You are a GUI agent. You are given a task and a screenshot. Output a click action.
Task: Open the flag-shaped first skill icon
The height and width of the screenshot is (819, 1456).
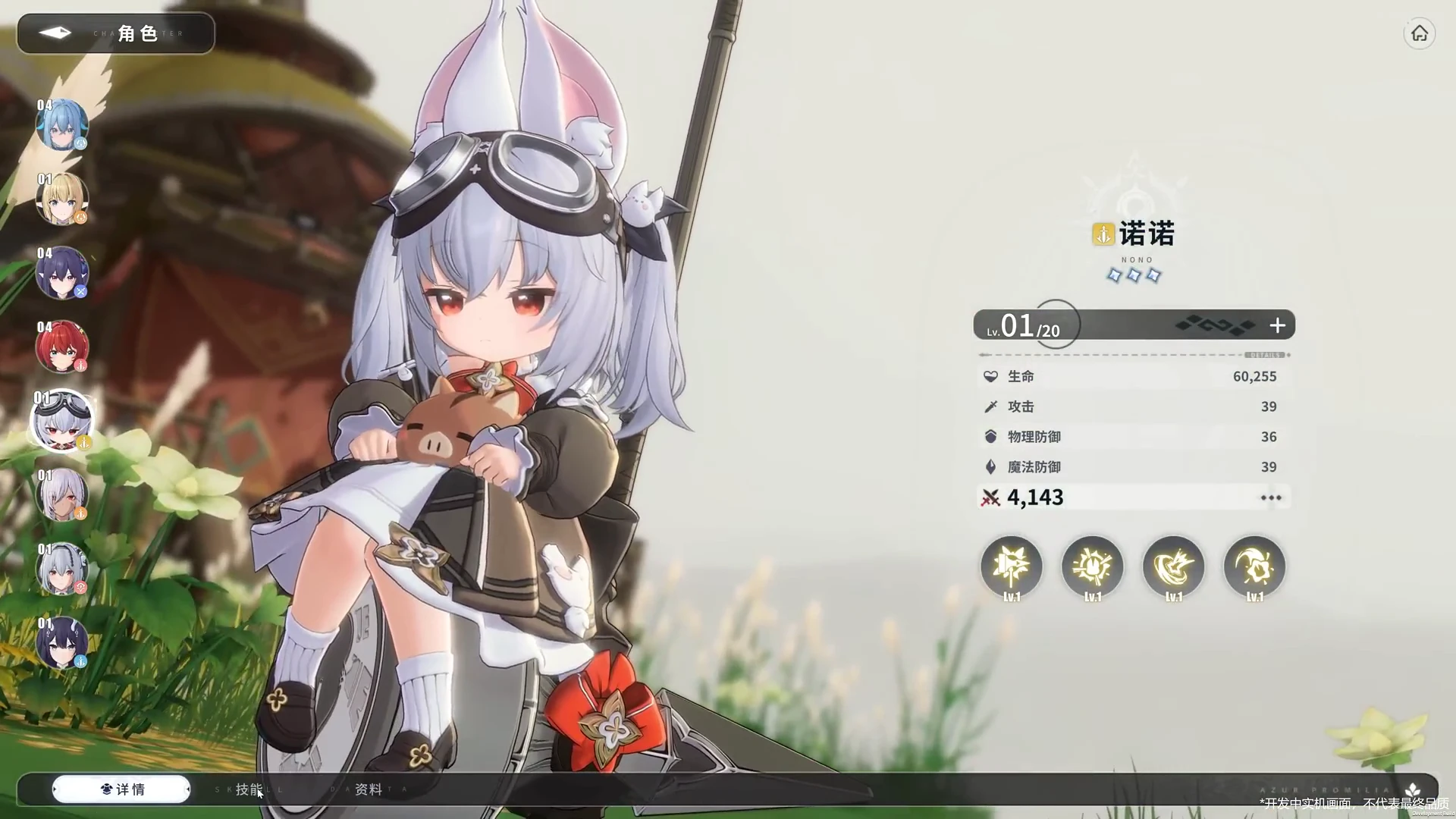pos(1012,566)
